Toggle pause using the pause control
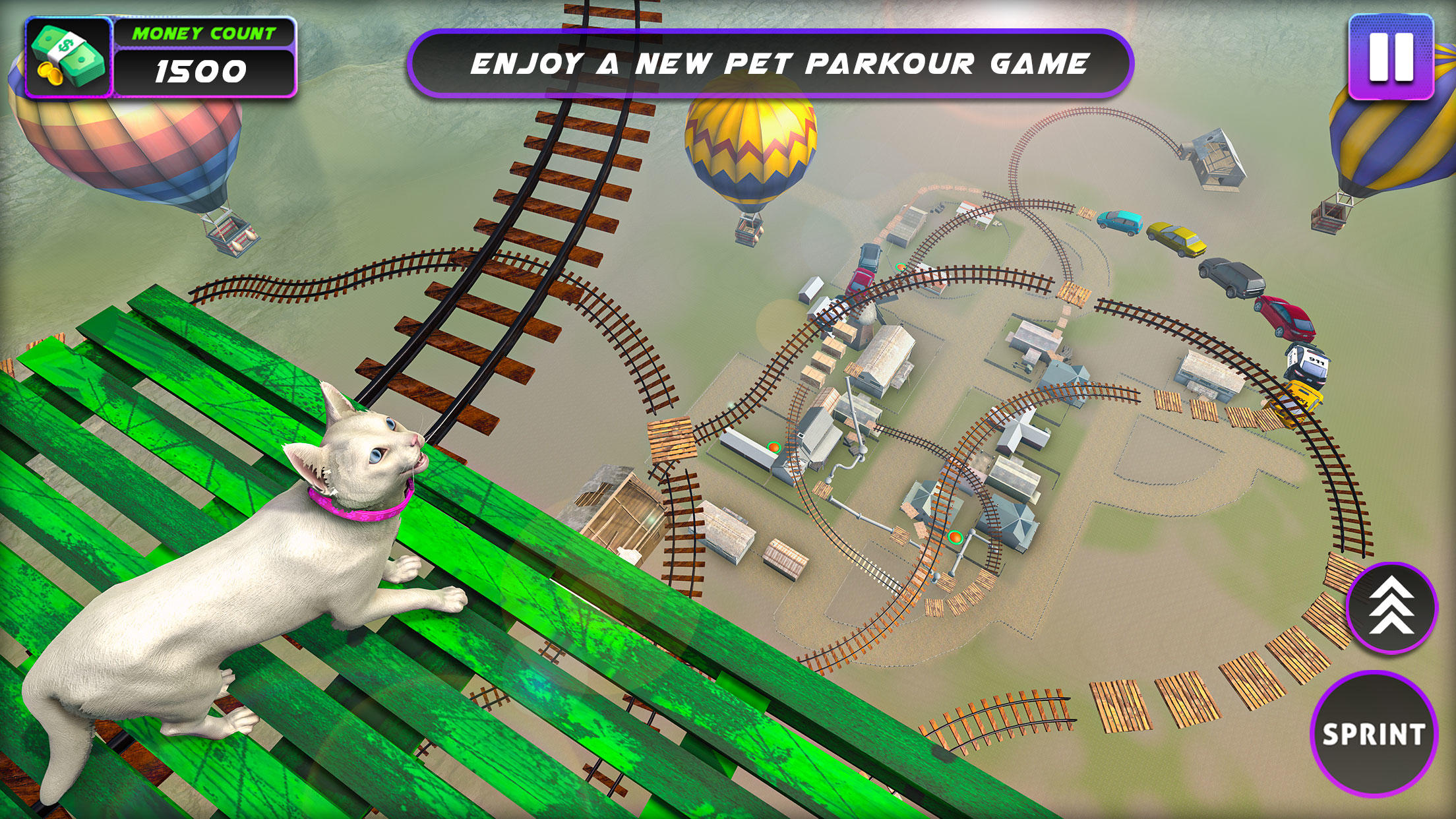 point(1391,56)
